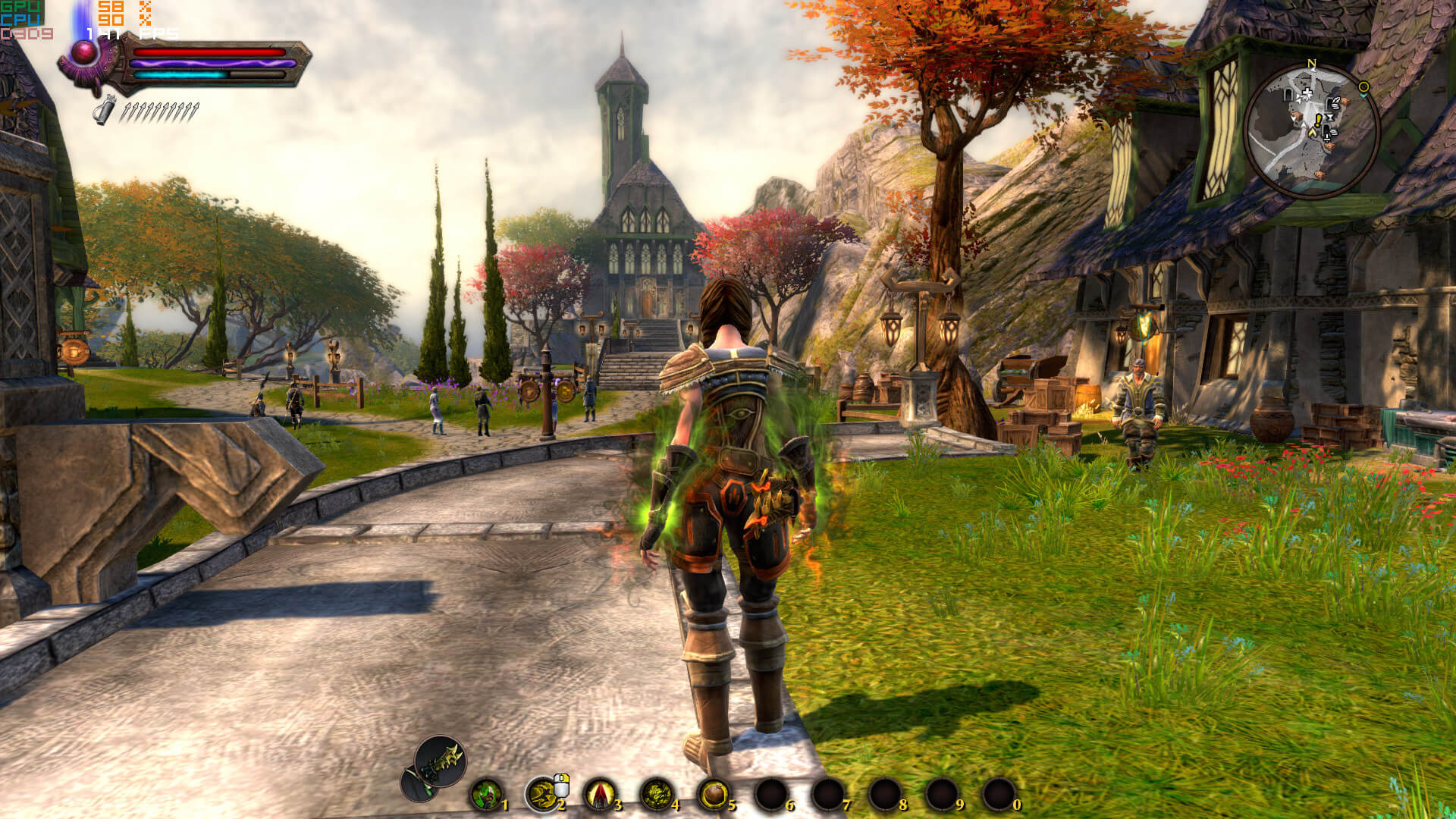Use the red arrowhead ability in slot 3

(x=600, y=795)
